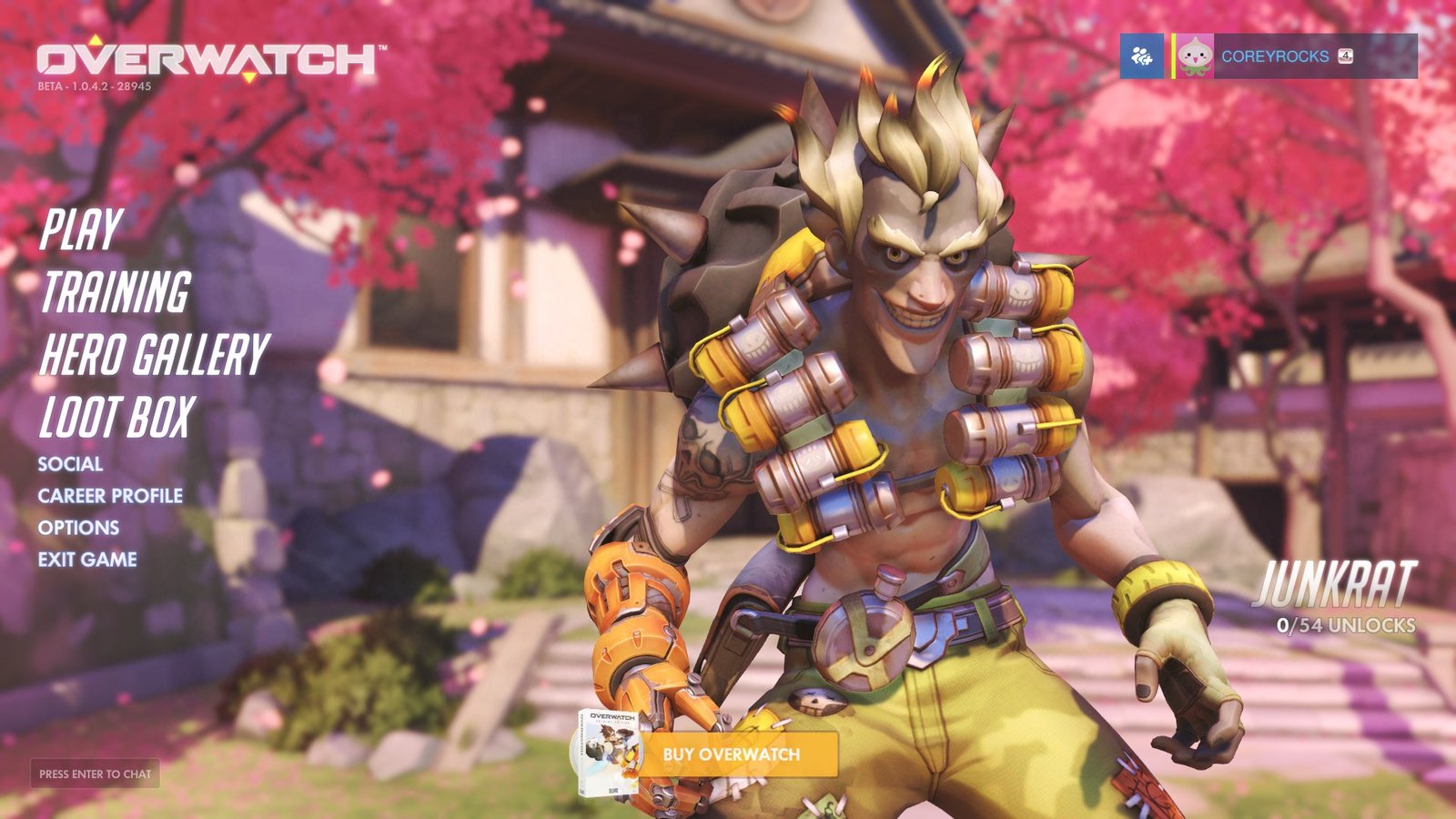
Task: Select the player avatar portrait
Action: pyautogui.click(x=1194, y=56)
